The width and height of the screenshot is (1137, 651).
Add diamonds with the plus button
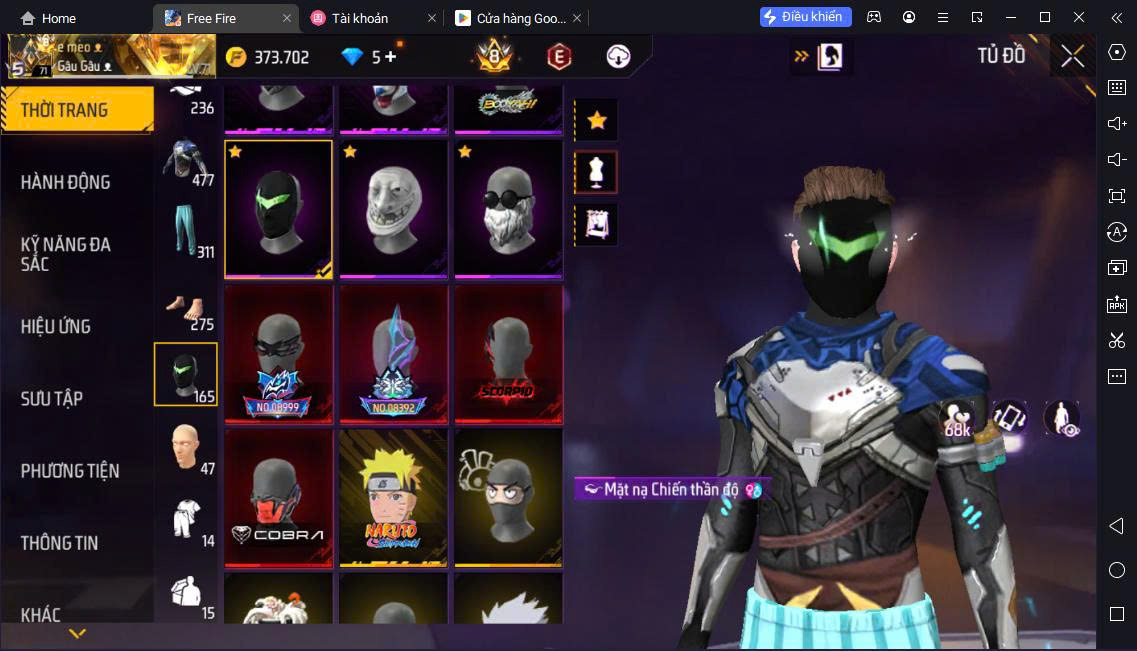(390, 57)
